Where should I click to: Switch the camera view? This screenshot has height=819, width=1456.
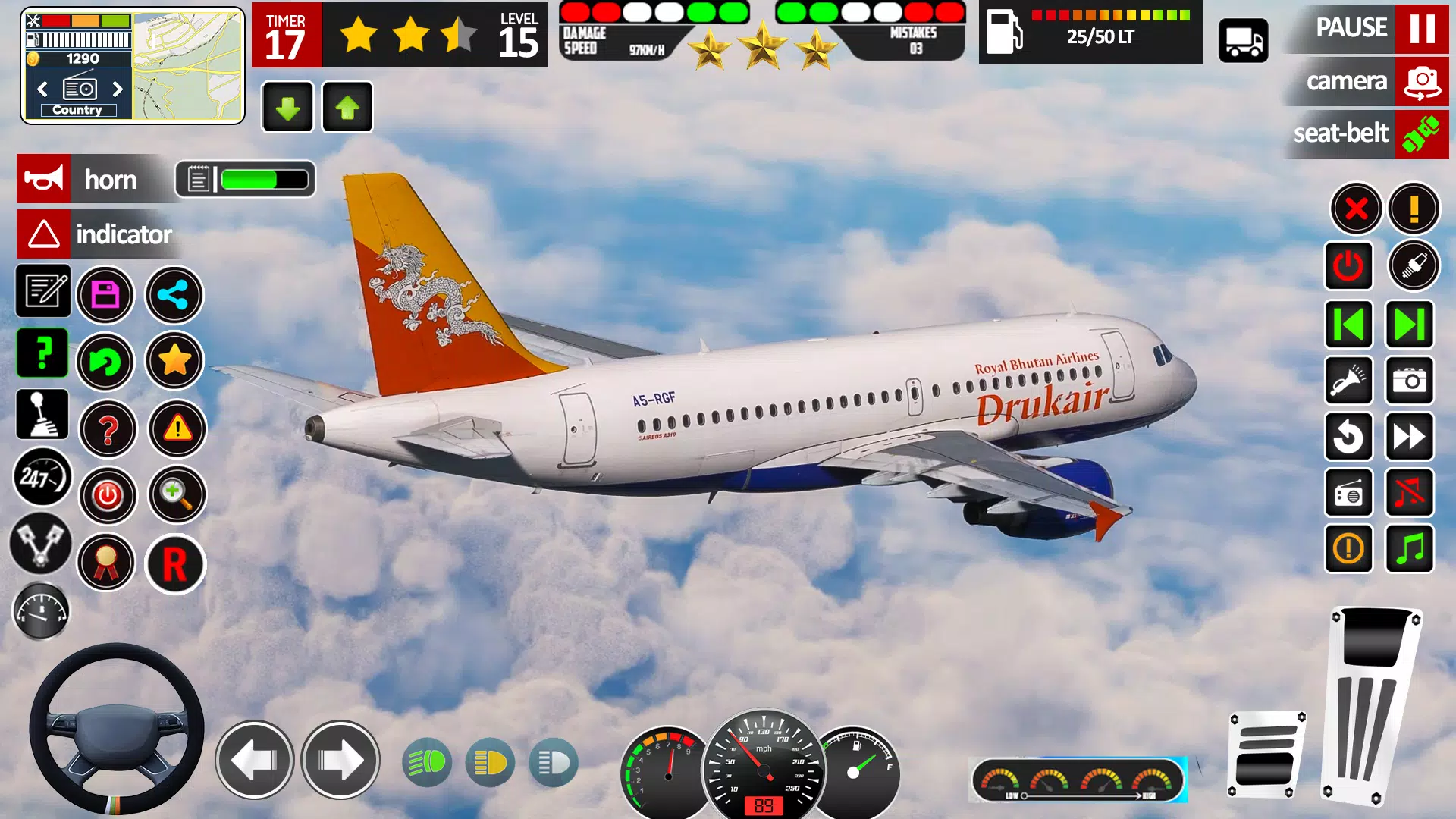(x=1421, y=81)
